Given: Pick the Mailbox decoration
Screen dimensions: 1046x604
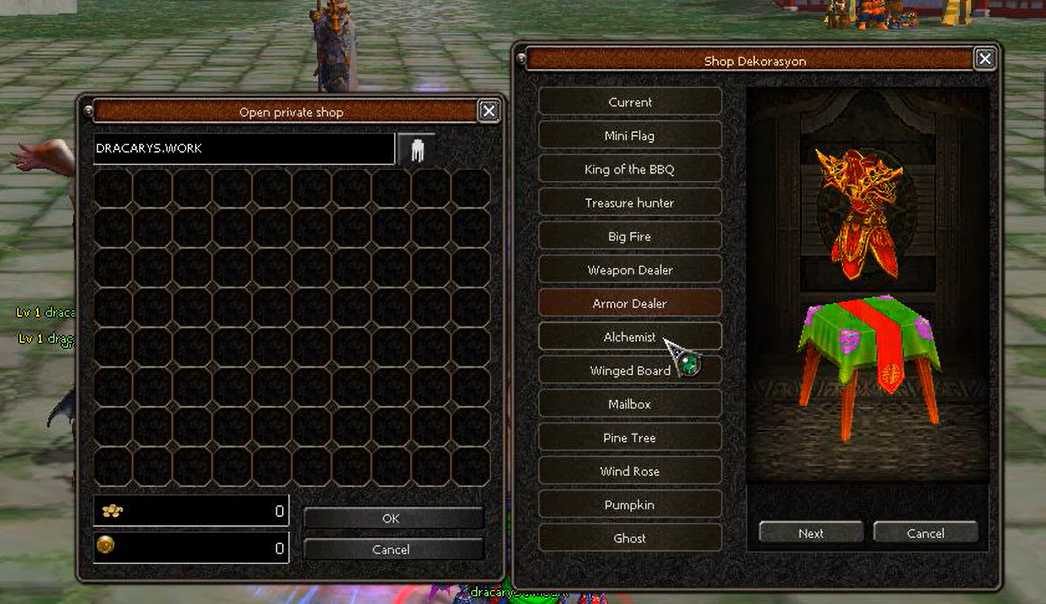Looking at the screenshot, I should point(630,404).
